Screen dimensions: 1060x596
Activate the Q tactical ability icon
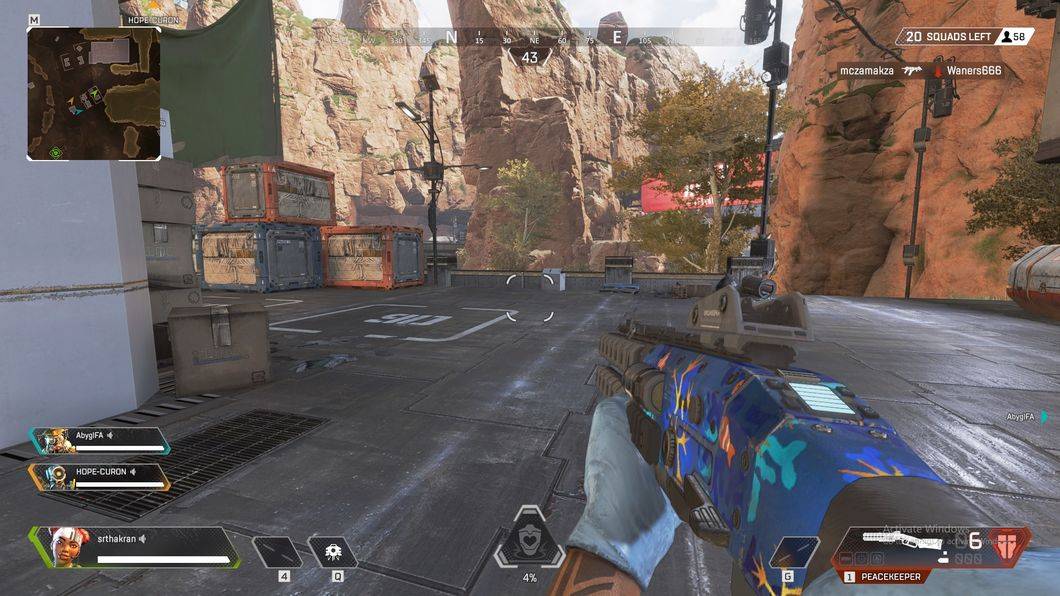pos(332,551)
